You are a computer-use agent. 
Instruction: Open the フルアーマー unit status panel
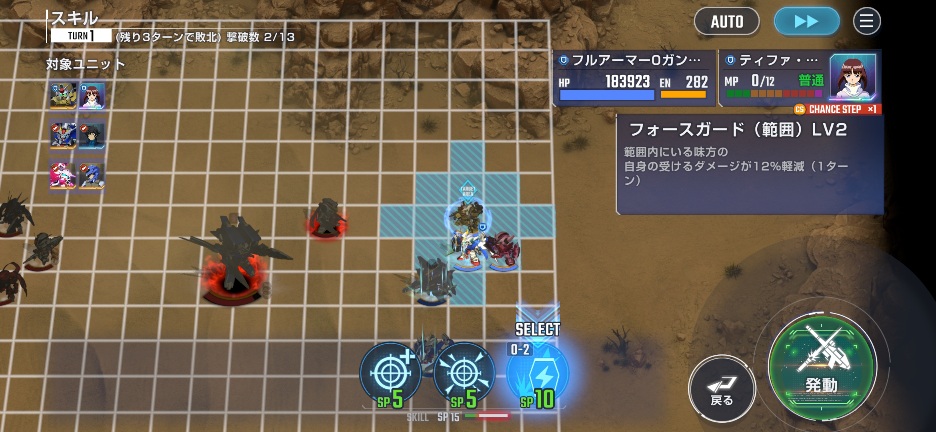click(634, 79)
